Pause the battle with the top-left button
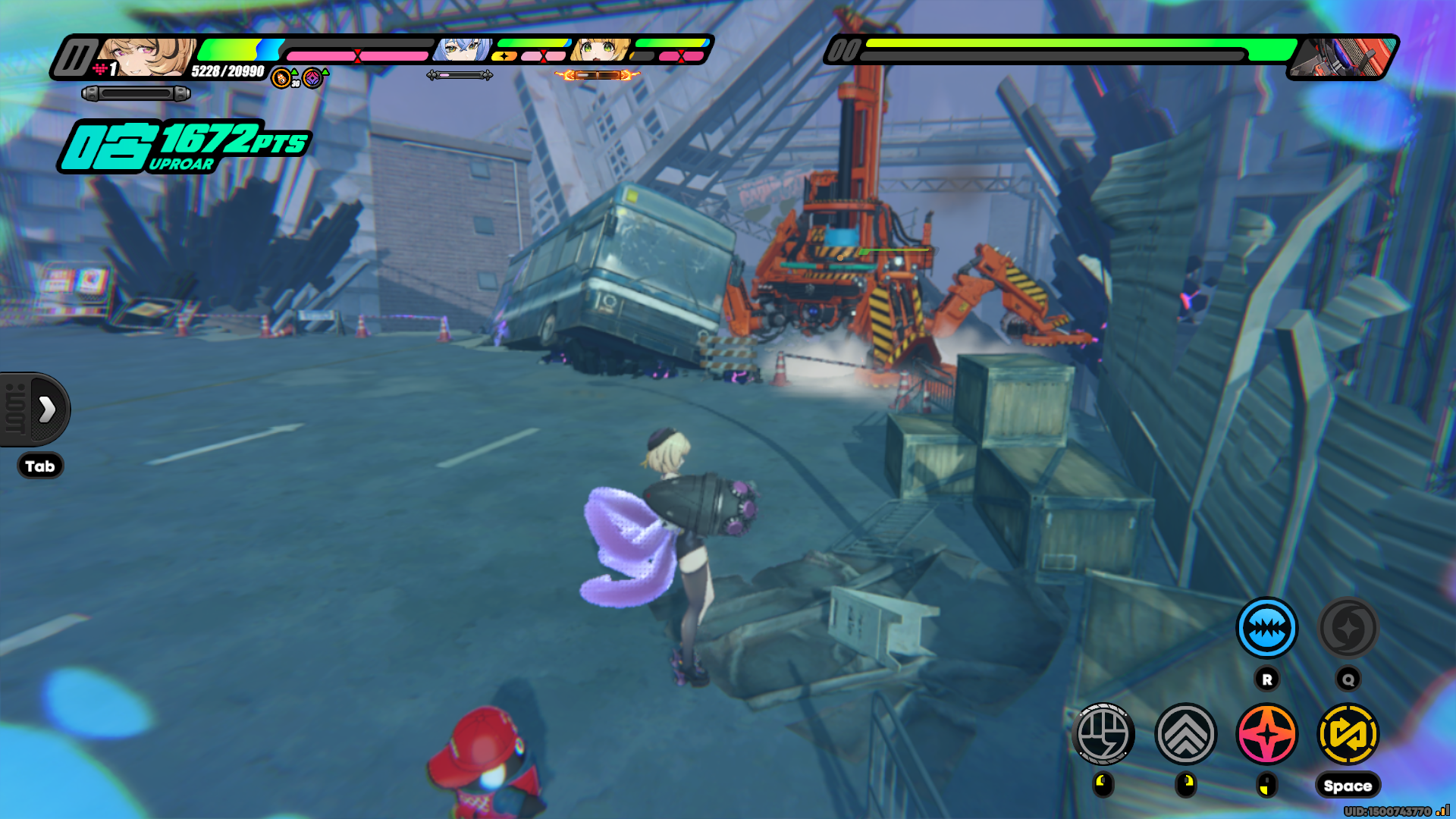 point(74,58)
